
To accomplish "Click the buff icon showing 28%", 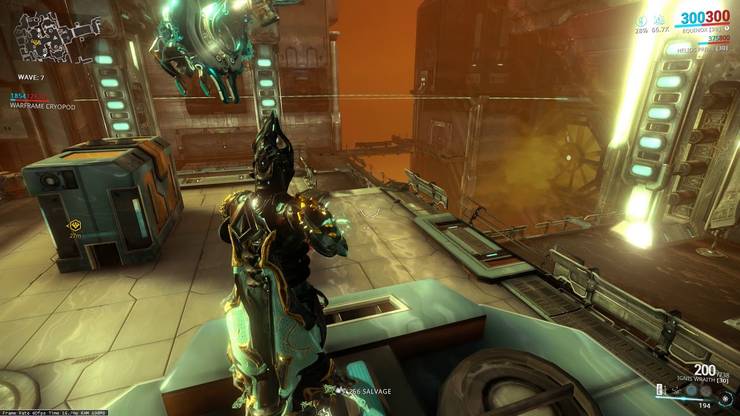I will pos(641,20).
